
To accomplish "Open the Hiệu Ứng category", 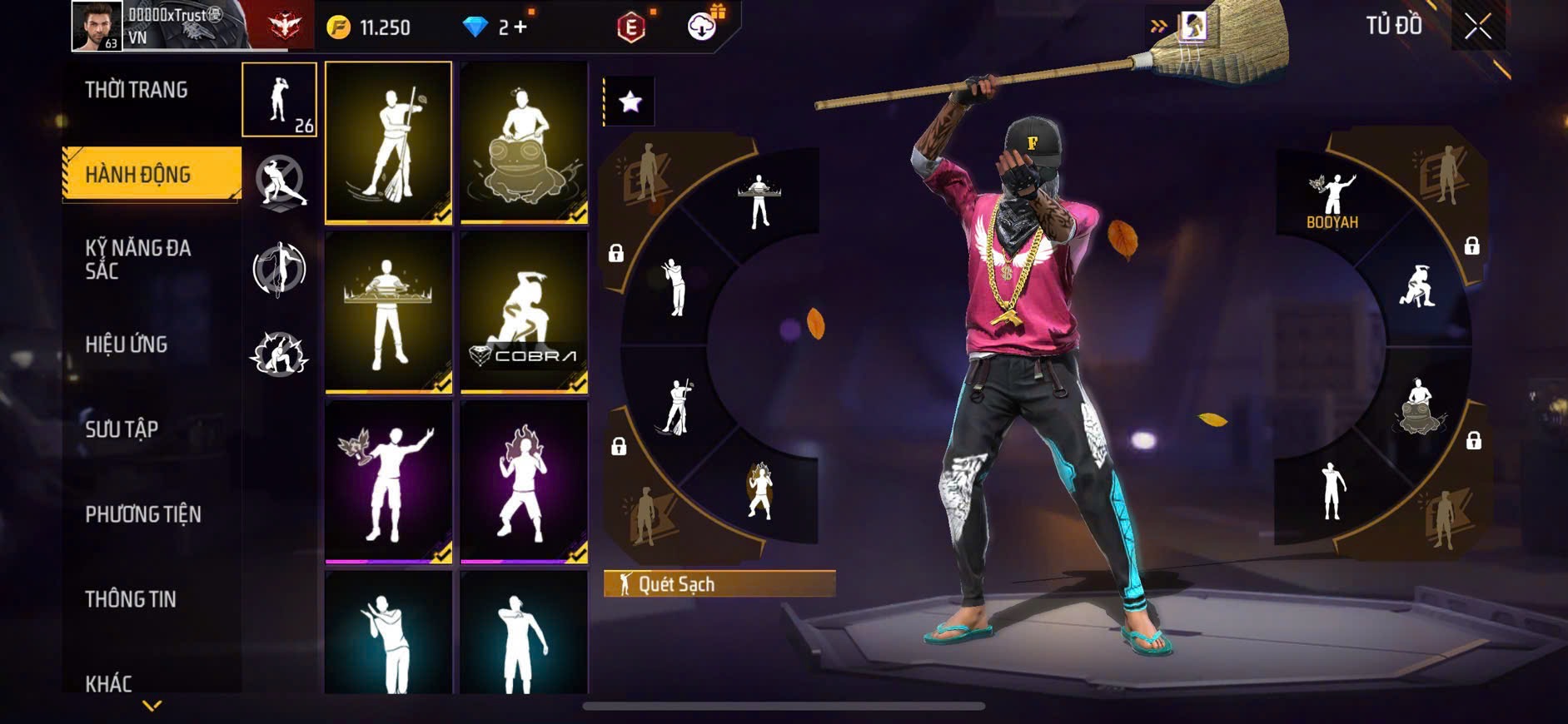I will (127, 344).
